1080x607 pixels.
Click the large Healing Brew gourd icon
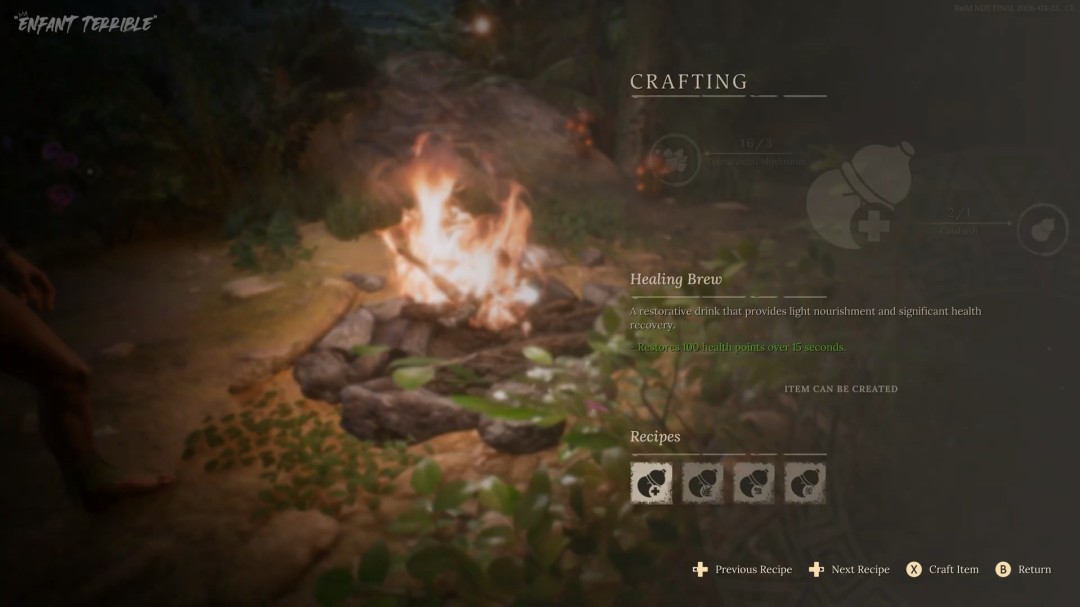860,194
